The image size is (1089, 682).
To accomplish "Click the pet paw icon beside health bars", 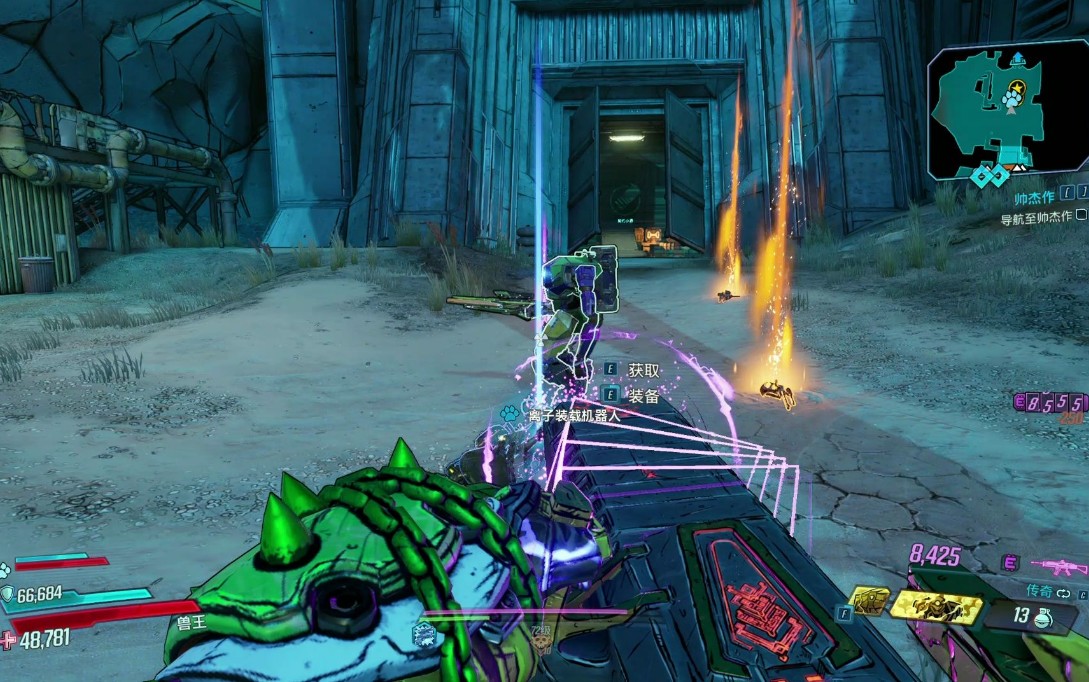I will (x=6, y=570).
